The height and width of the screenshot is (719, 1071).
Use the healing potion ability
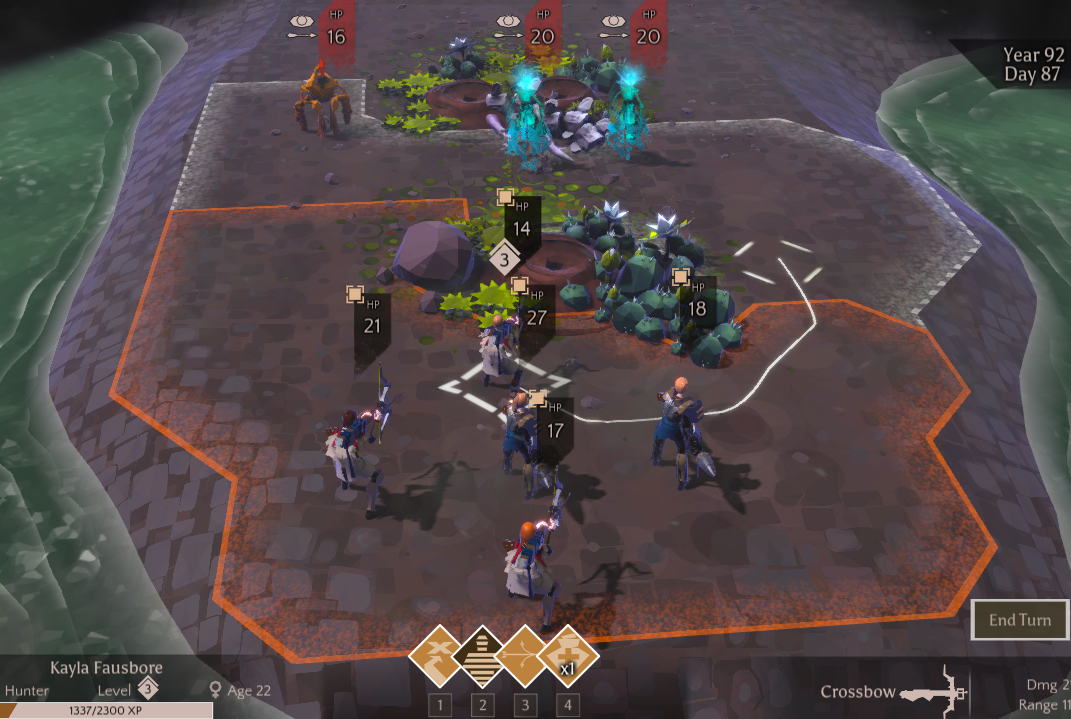coord(568,657)
